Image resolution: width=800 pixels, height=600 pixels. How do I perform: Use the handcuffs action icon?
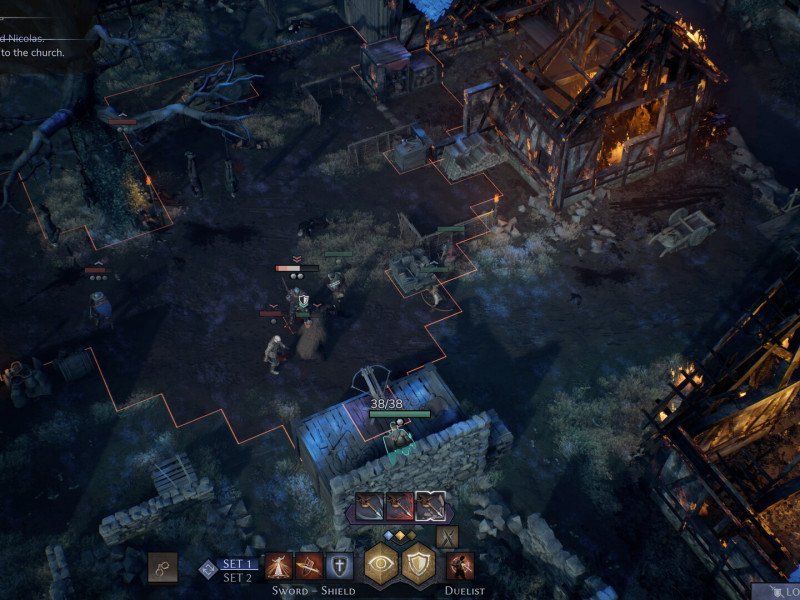[x=162, y=567]
